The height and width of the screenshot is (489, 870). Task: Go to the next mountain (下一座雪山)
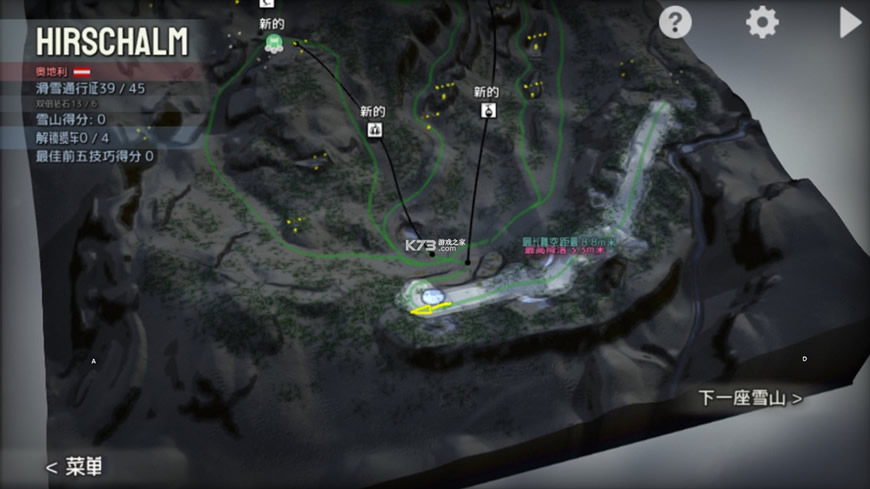pos(750,398)
